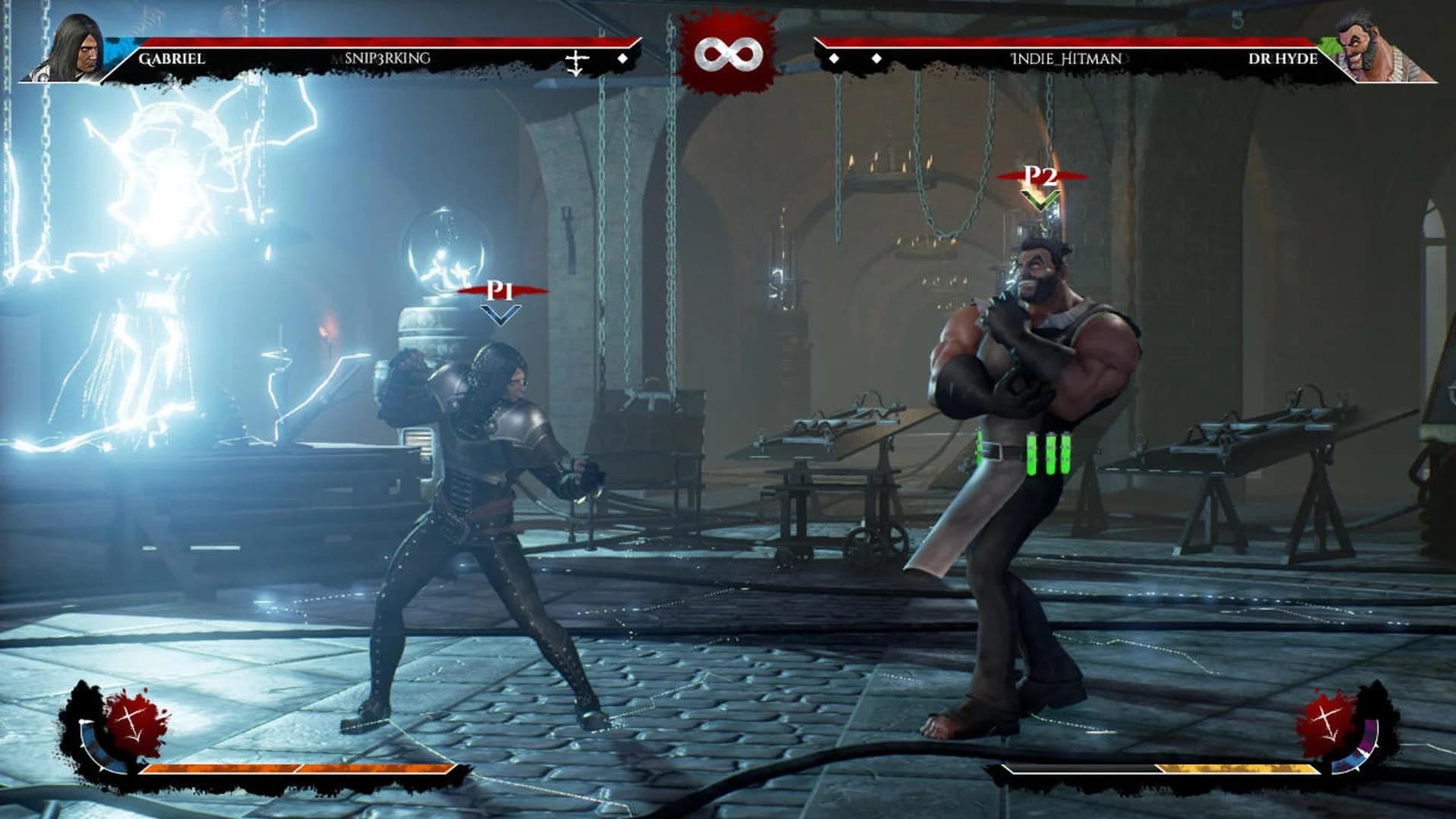Click the blood splatter behind the timer
This screenshot has width=1456, height=819.
pos(726,23)
